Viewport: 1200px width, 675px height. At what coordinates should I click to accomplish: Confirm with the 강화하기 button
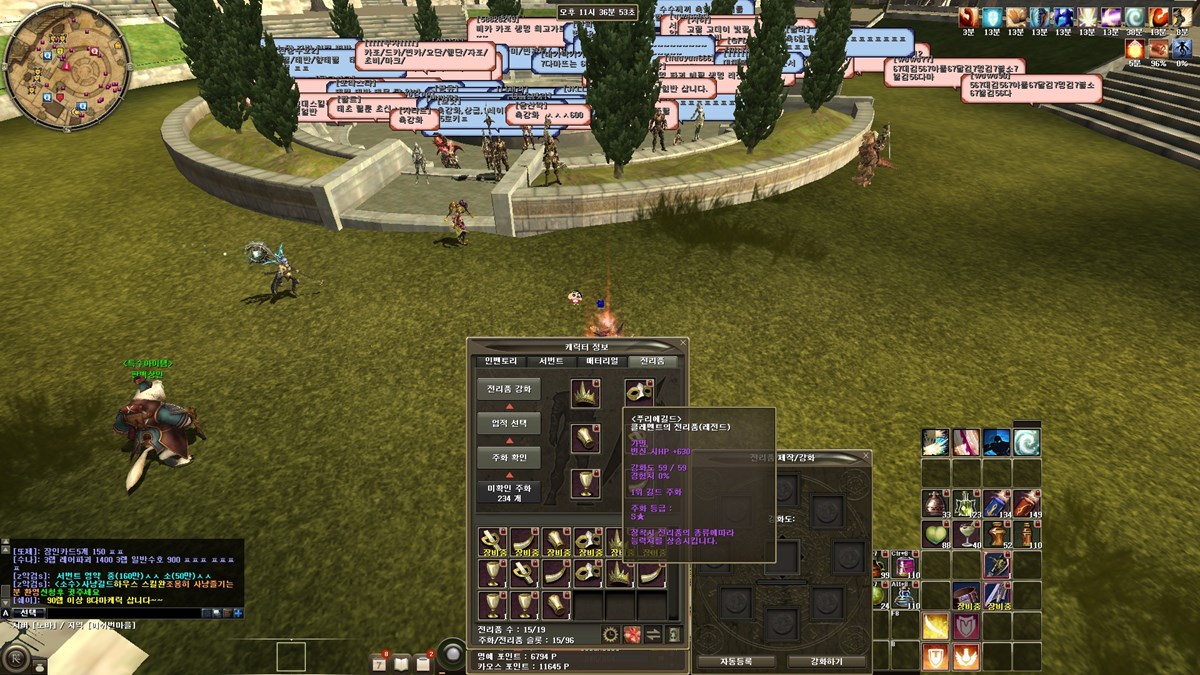click(x=827, y=662)
